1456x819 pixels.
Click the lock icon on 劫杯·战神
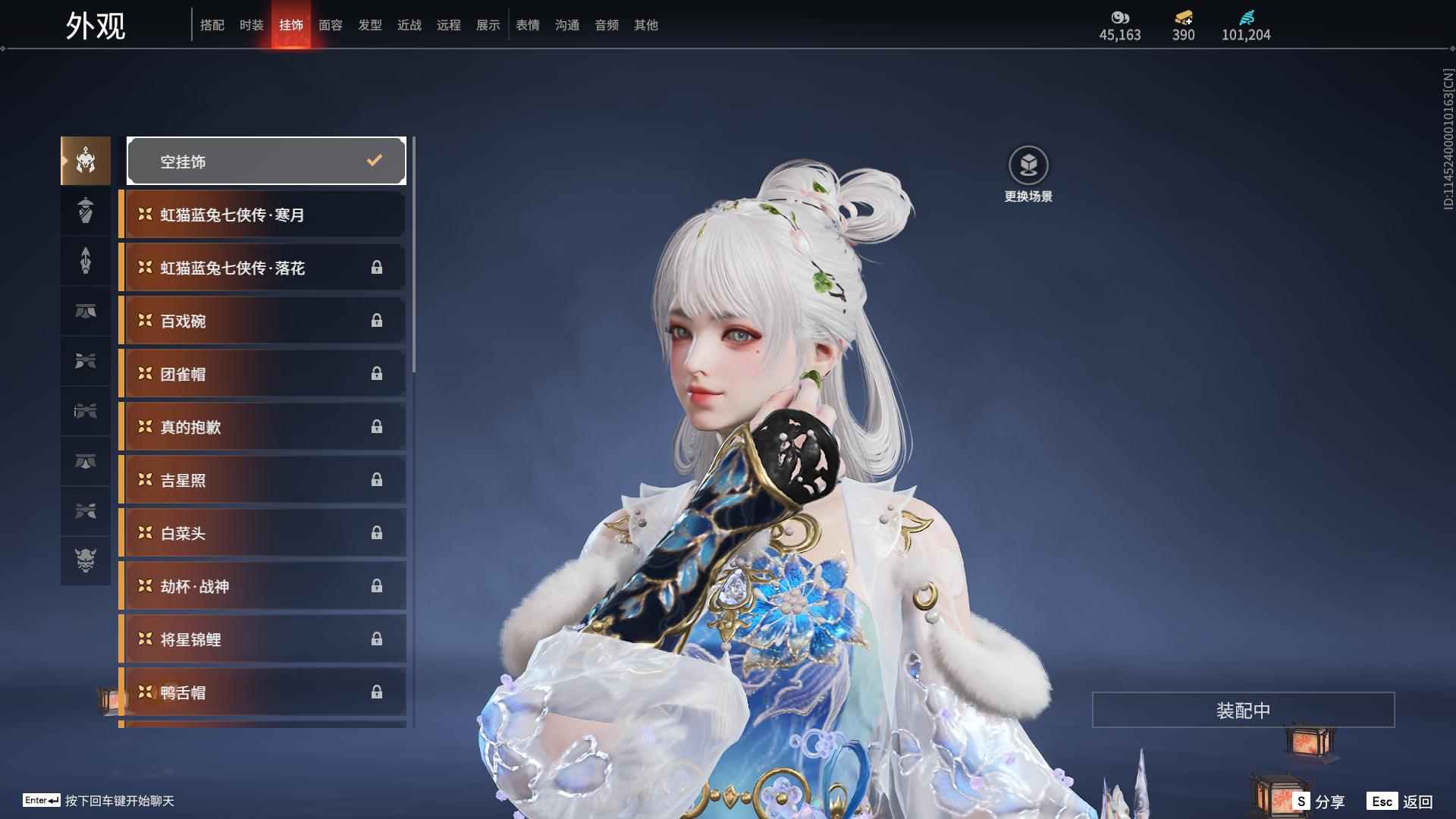(x=377, y=585)
